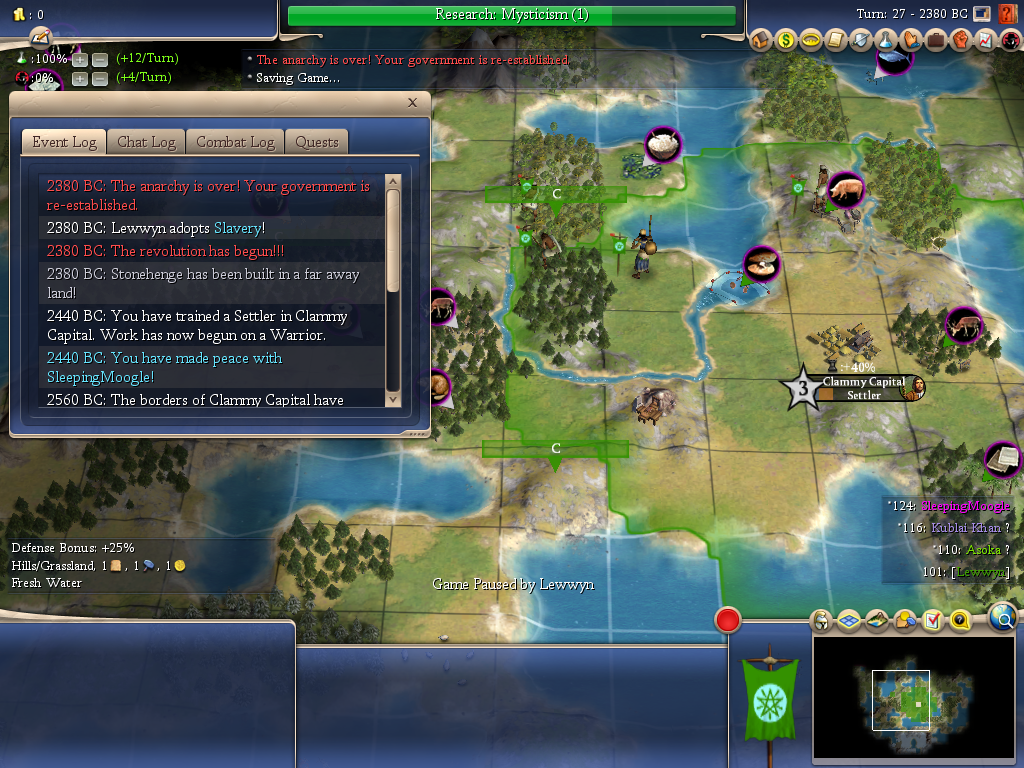1024x768 pixels.
Task: Select the Clammy Capital city bar
Action: [x=863, y=388]
